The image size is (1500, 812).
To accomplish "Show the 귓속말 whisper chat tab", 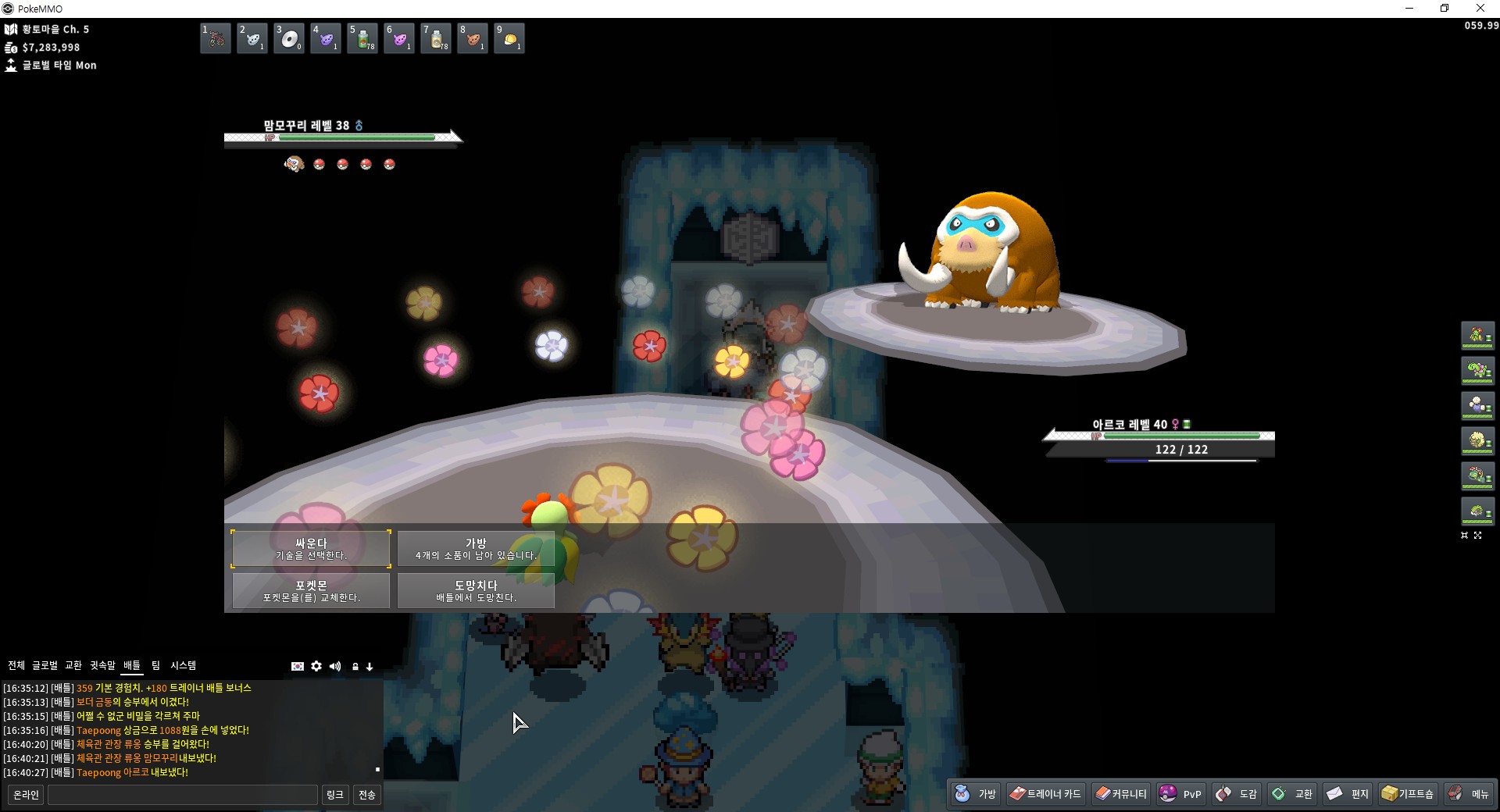I will pos(102,665).
